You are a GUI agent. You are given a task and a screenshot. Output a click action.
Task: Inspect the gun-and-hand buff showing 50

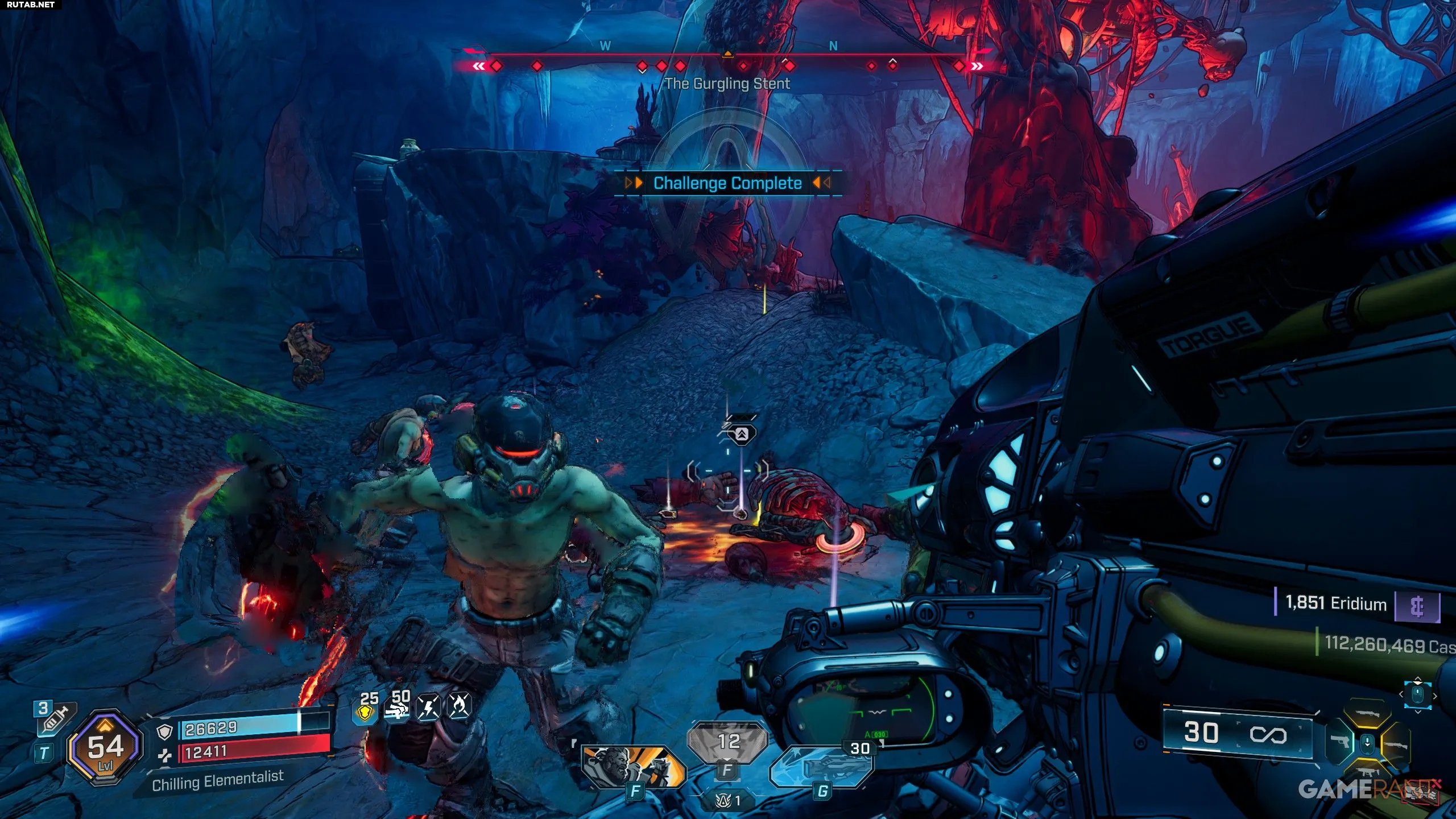pyautogui.click(x=398, y=709)
